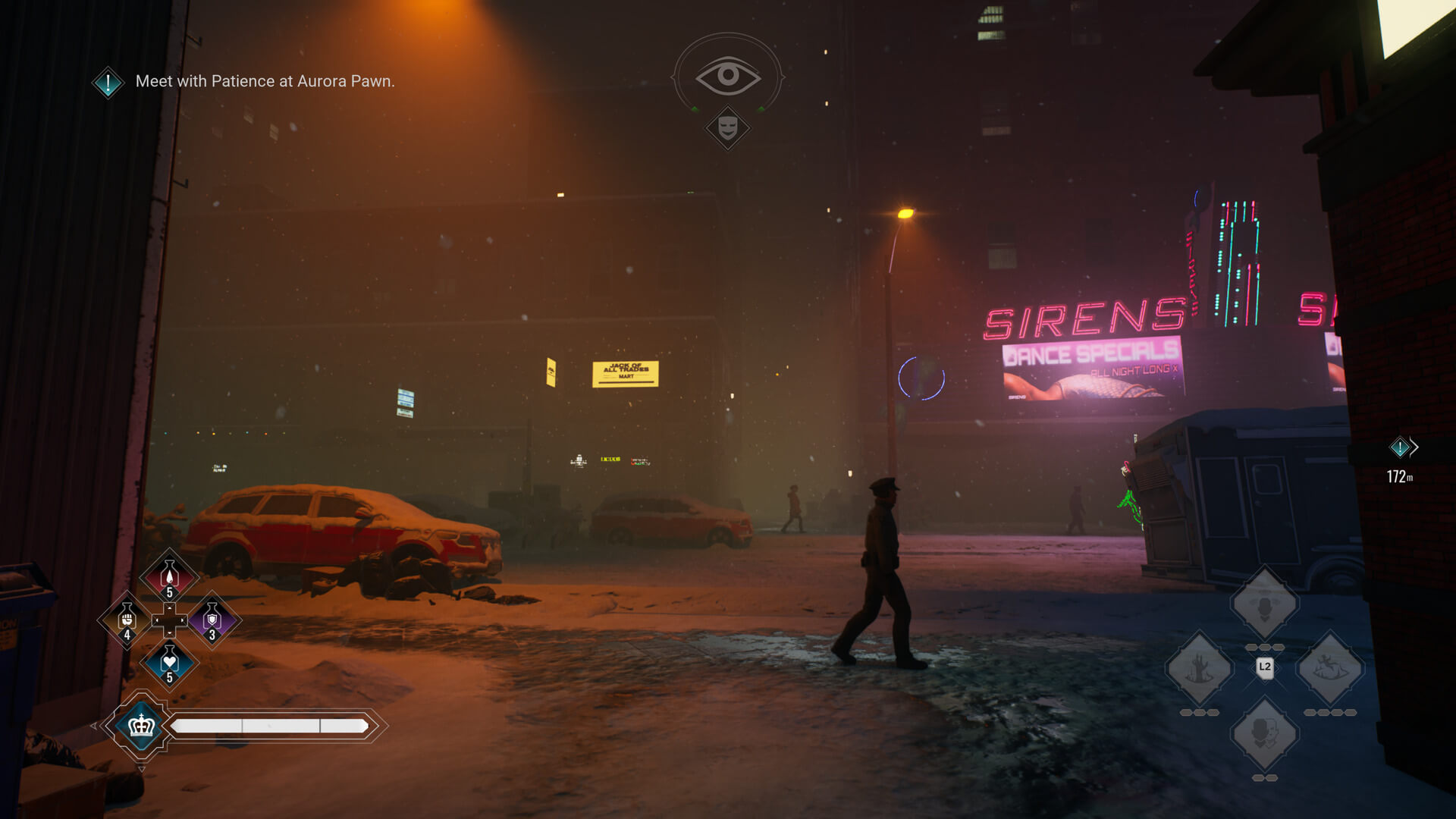Image resolution: width=1456 pixels, height=819 pixels.
Task: Use the blue heart elixir
Action: pyautogui.click(x=169, y=664)
